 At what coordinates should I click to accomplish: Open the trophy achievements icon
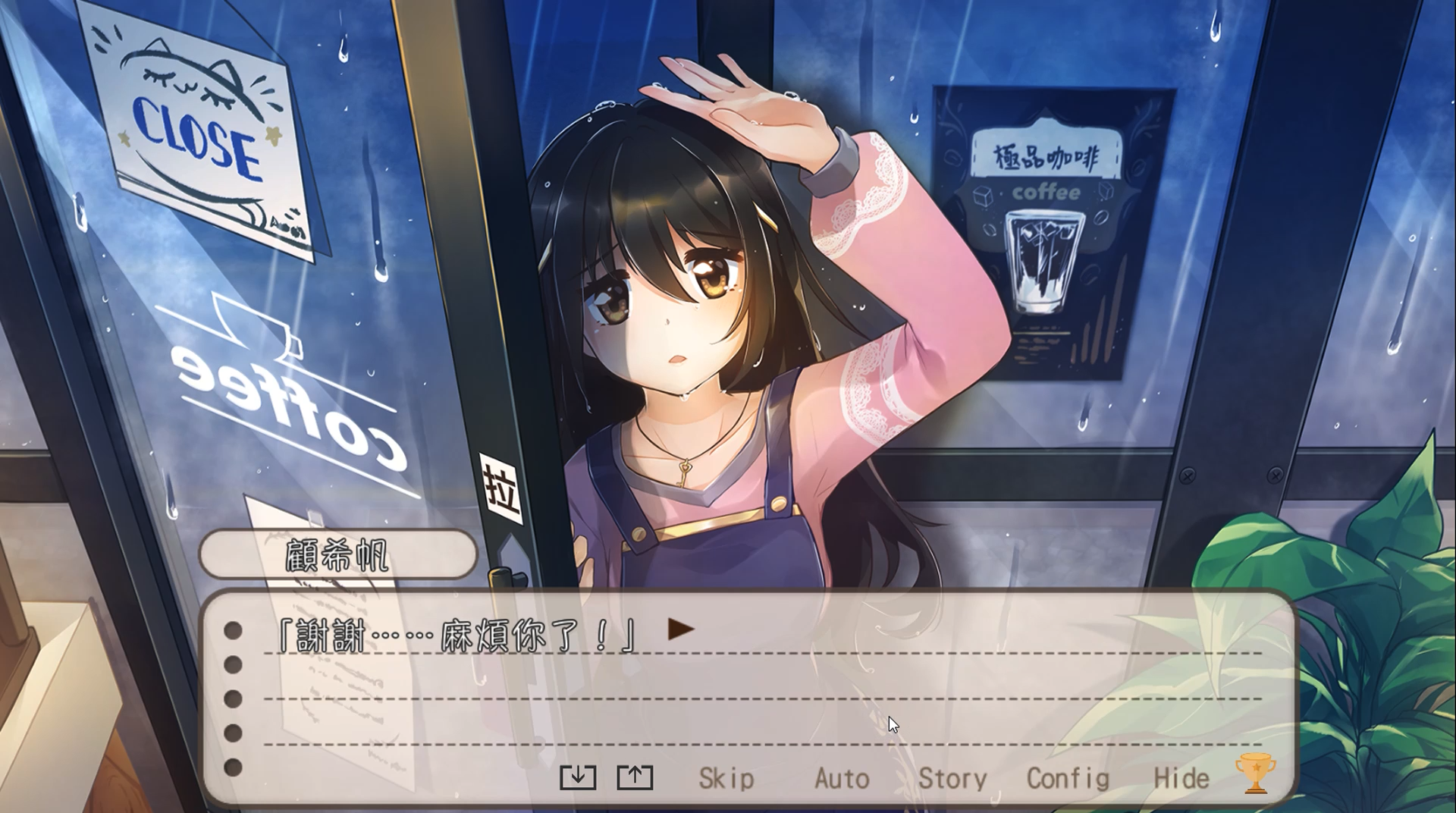[1255, 774]
